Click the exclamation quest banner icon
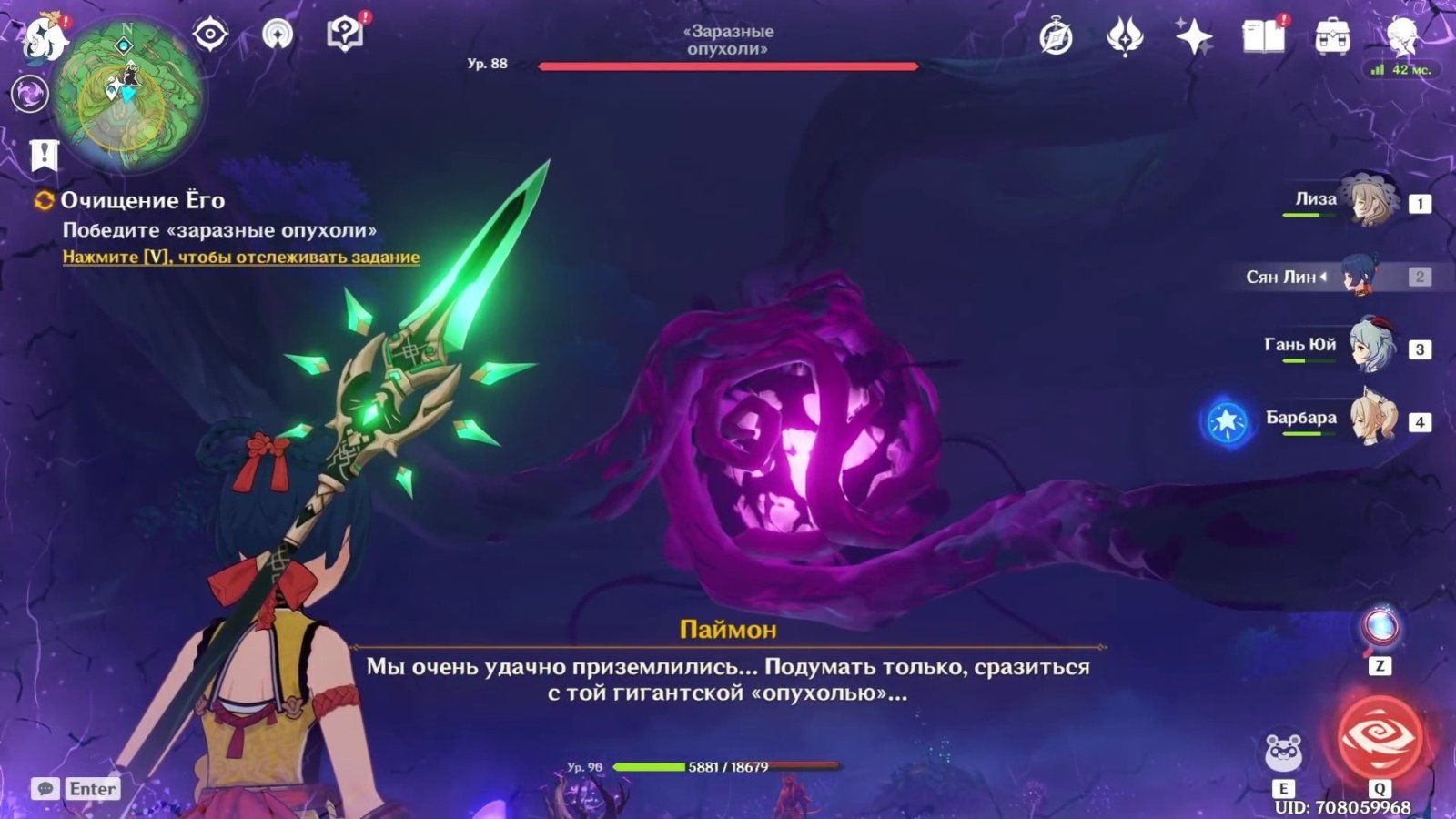This screenshot has width=1456, height=819. pos(44,156)
